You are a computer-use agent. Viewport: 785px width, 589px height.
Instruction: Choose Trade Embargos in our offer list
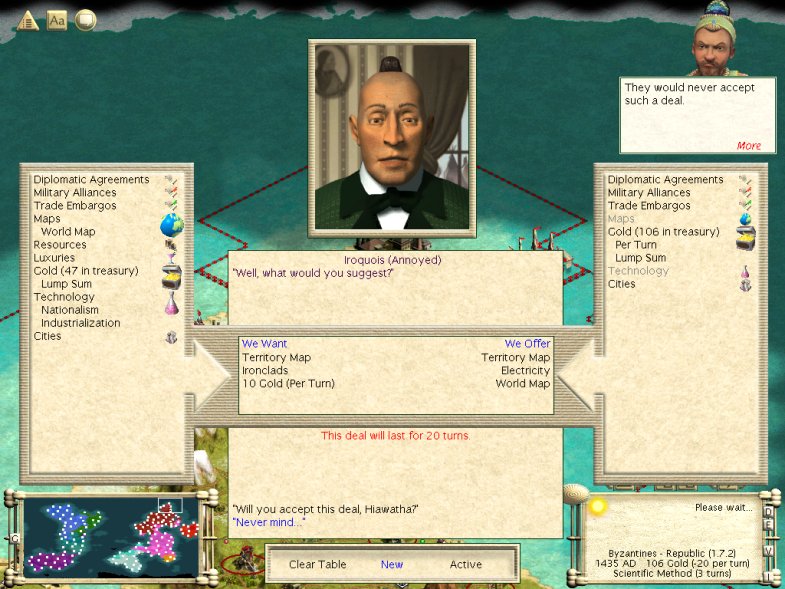[x=648, y=206]
